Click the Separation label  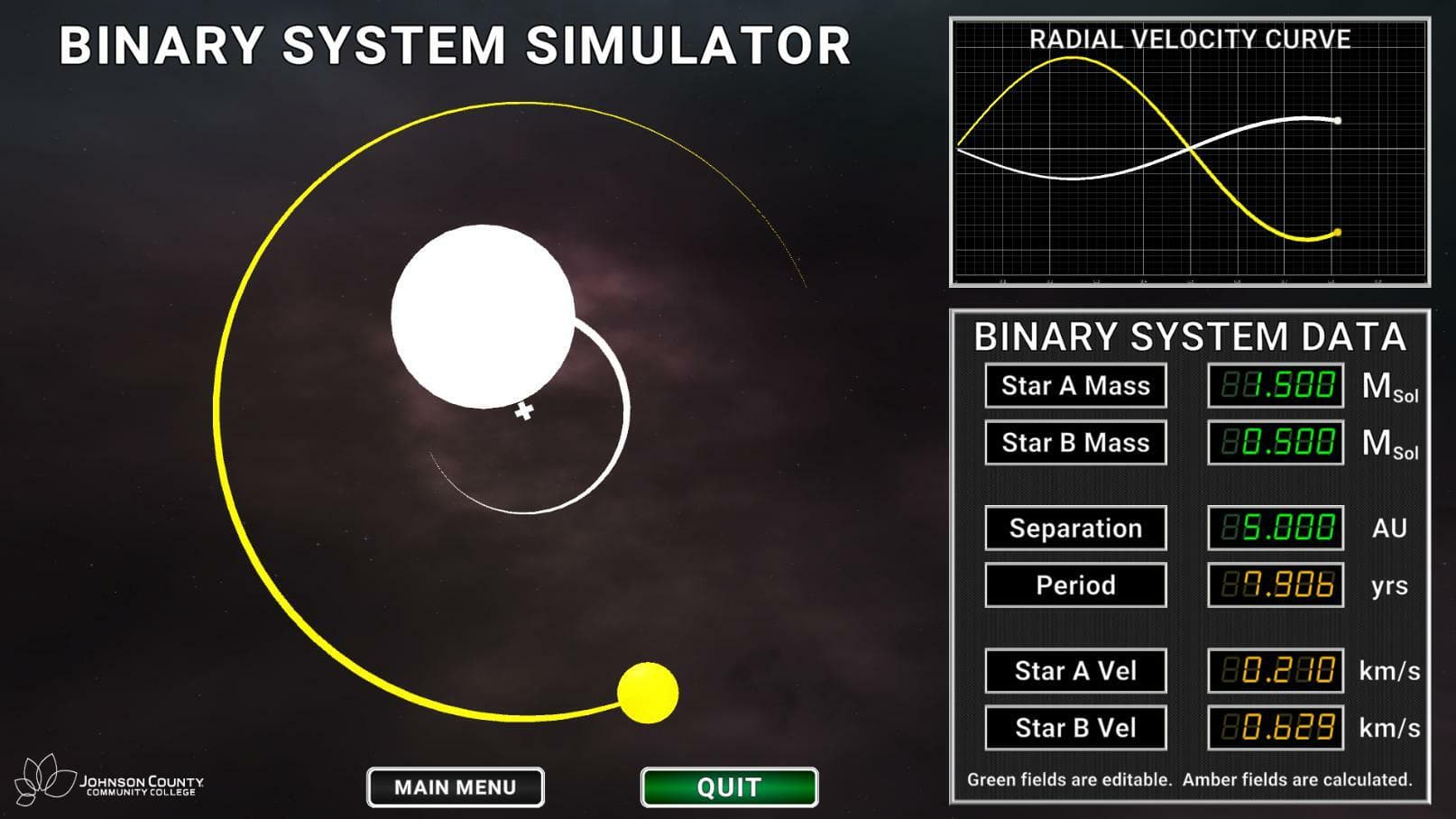[x=1075, y=528]
